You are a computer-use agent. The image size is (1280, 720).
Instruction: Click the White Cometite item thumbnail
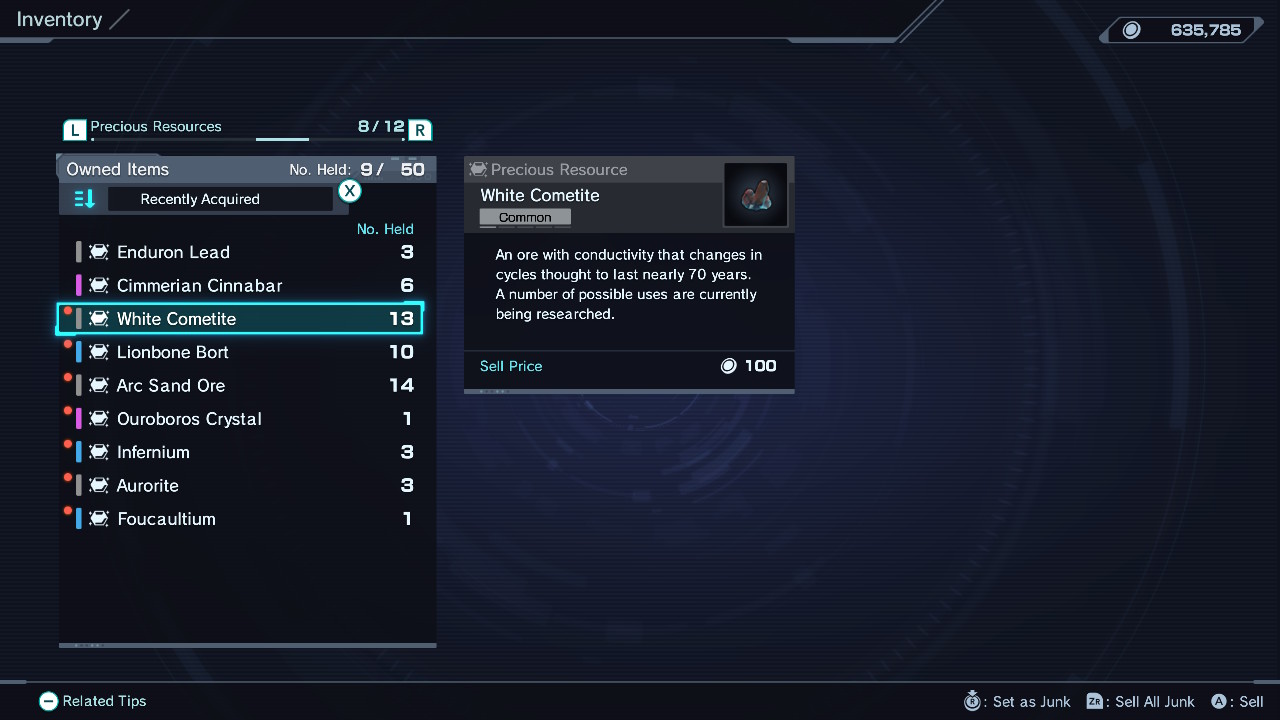click(756, 195)
